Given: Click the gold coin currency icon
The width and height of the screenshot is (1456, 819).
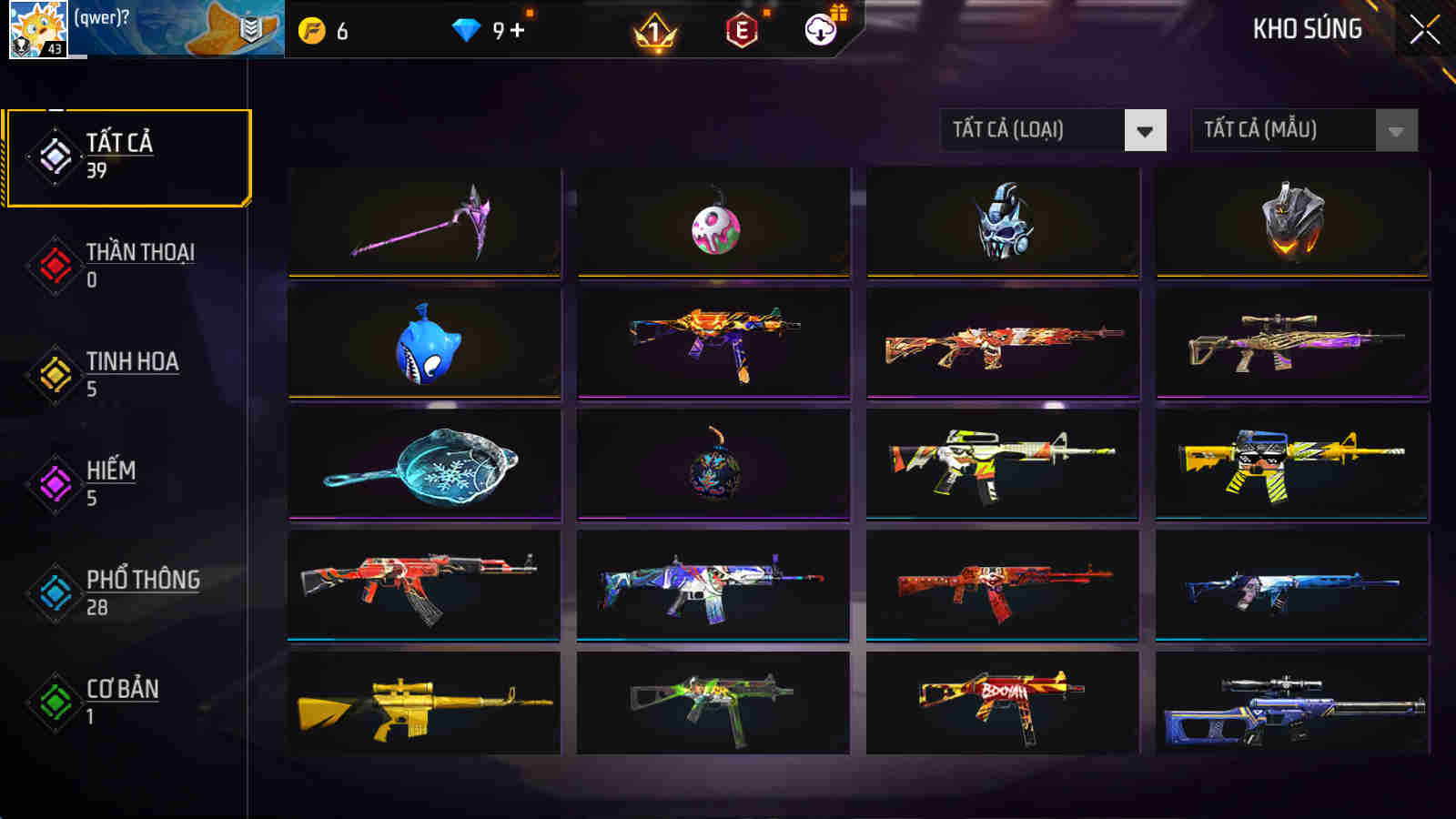Looking at the screenshot, I should click(x=311, y=30).
